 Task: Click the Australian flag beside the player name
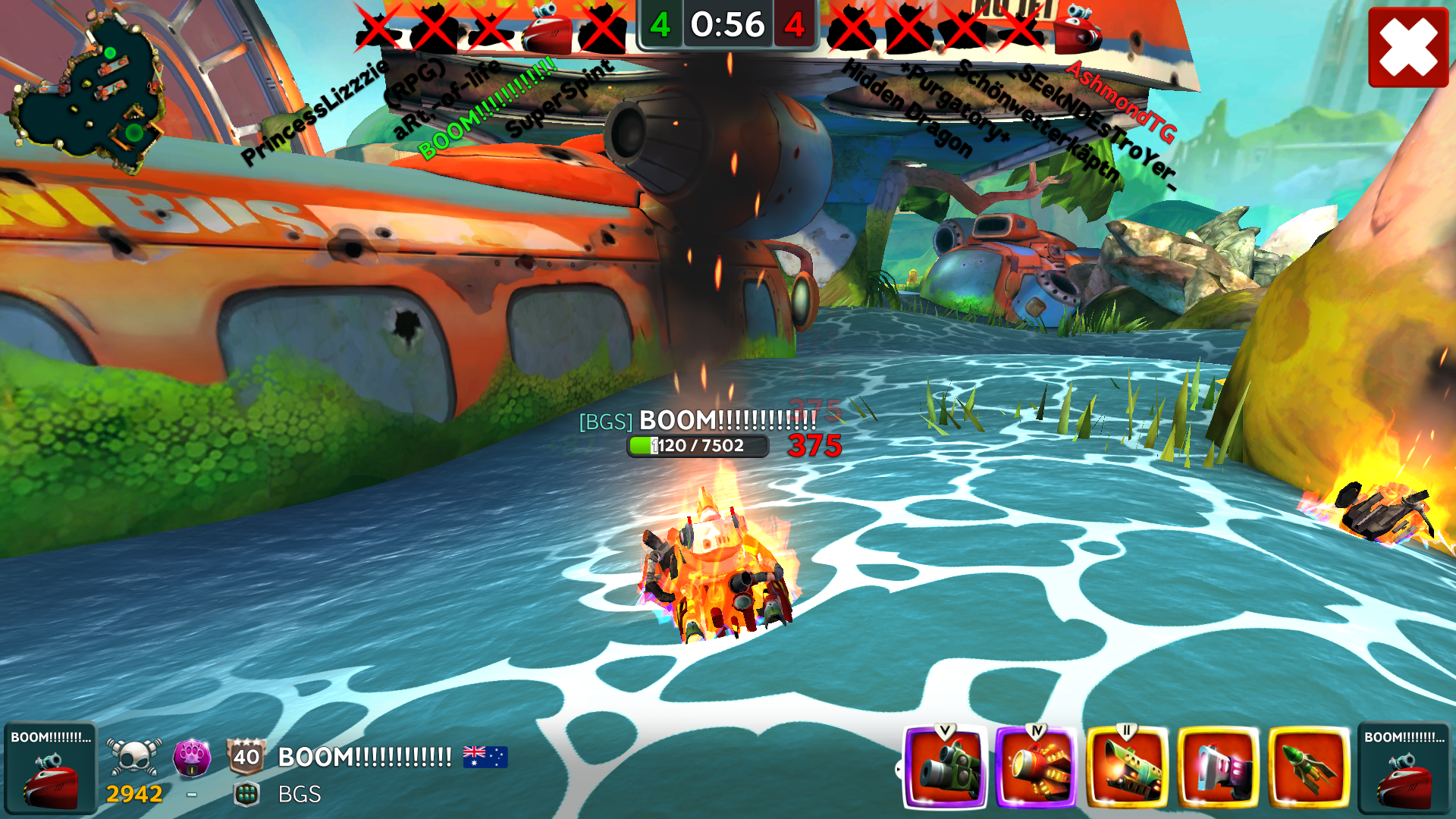(x=485, y=757)
